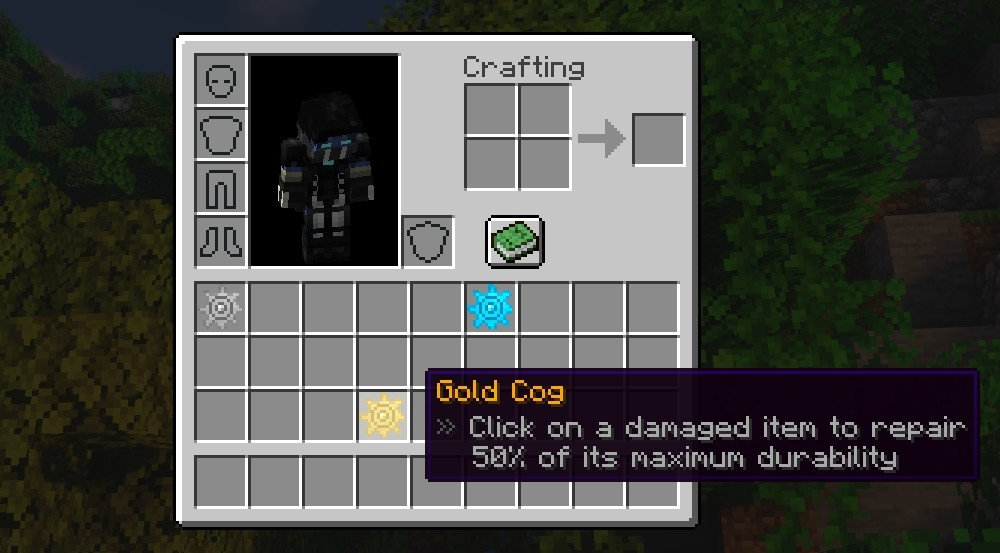Select the off-hand shield slot
The height and width of the screenshot is (553, 1000).
click(428, 242)
